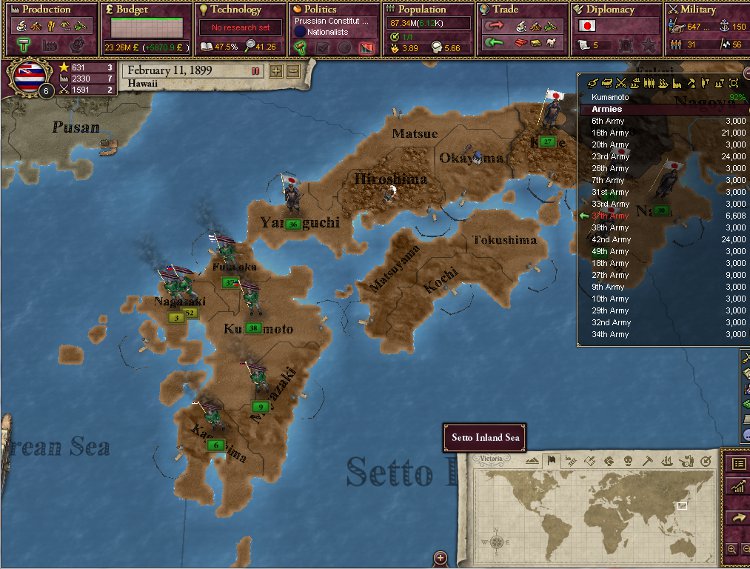Image resolution: width=750 pixels, height=569 pixels.
Task: Switch to the terrain map mode
Action: click(532, 461)
